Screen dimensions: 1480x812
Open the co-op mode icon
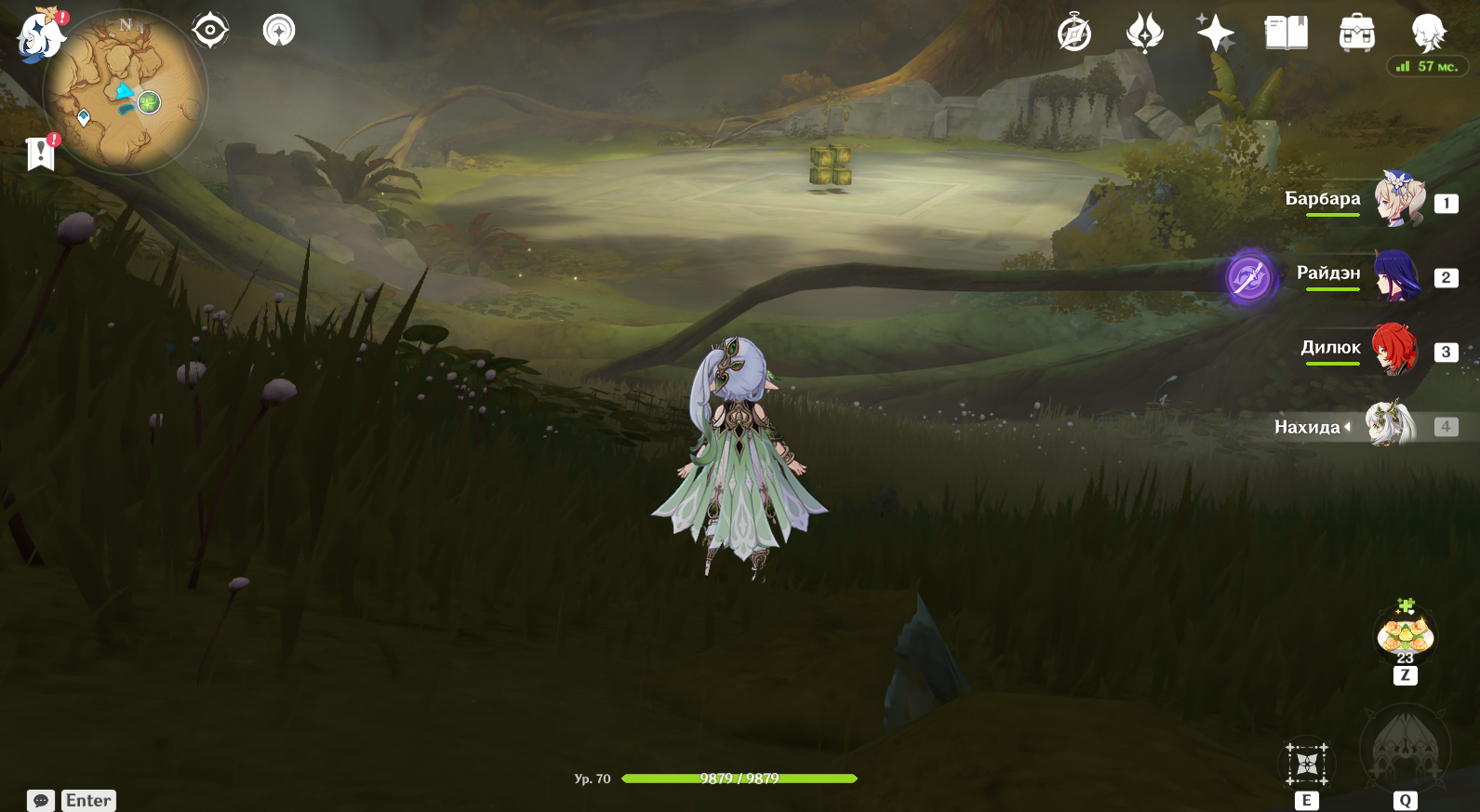click(279, 31)
